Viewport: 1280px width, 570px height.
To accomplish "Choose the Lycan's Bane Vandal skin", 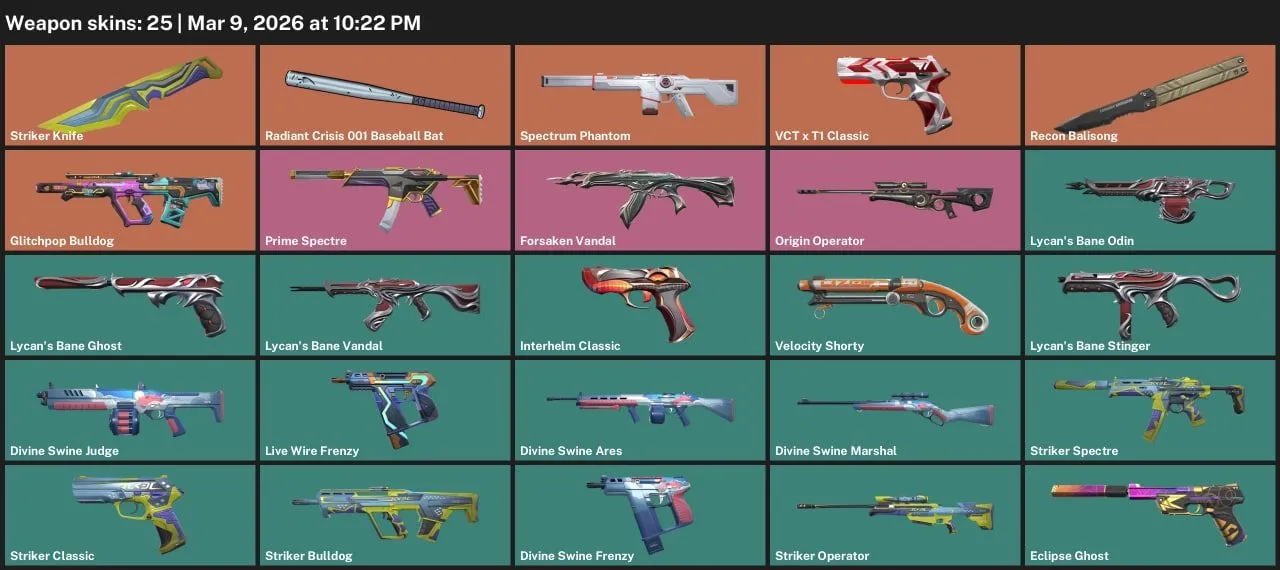I will point(385,305).
